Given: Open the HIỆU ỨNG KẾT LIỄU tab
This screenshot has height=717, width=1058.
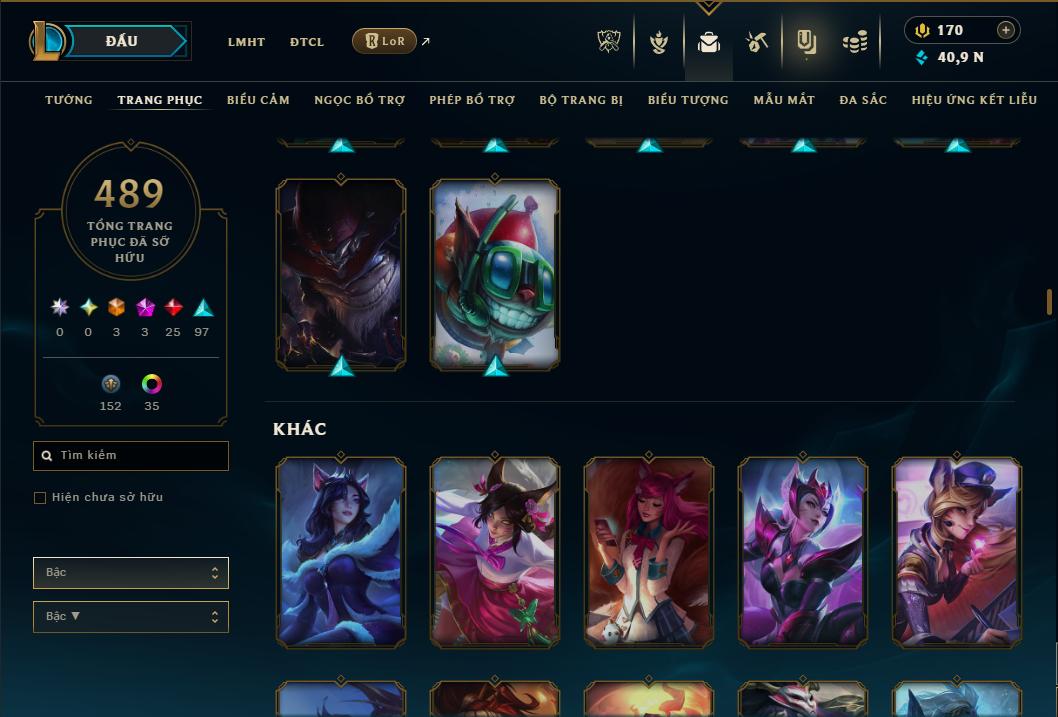Looking at the screenshot, I should point(974,100).
